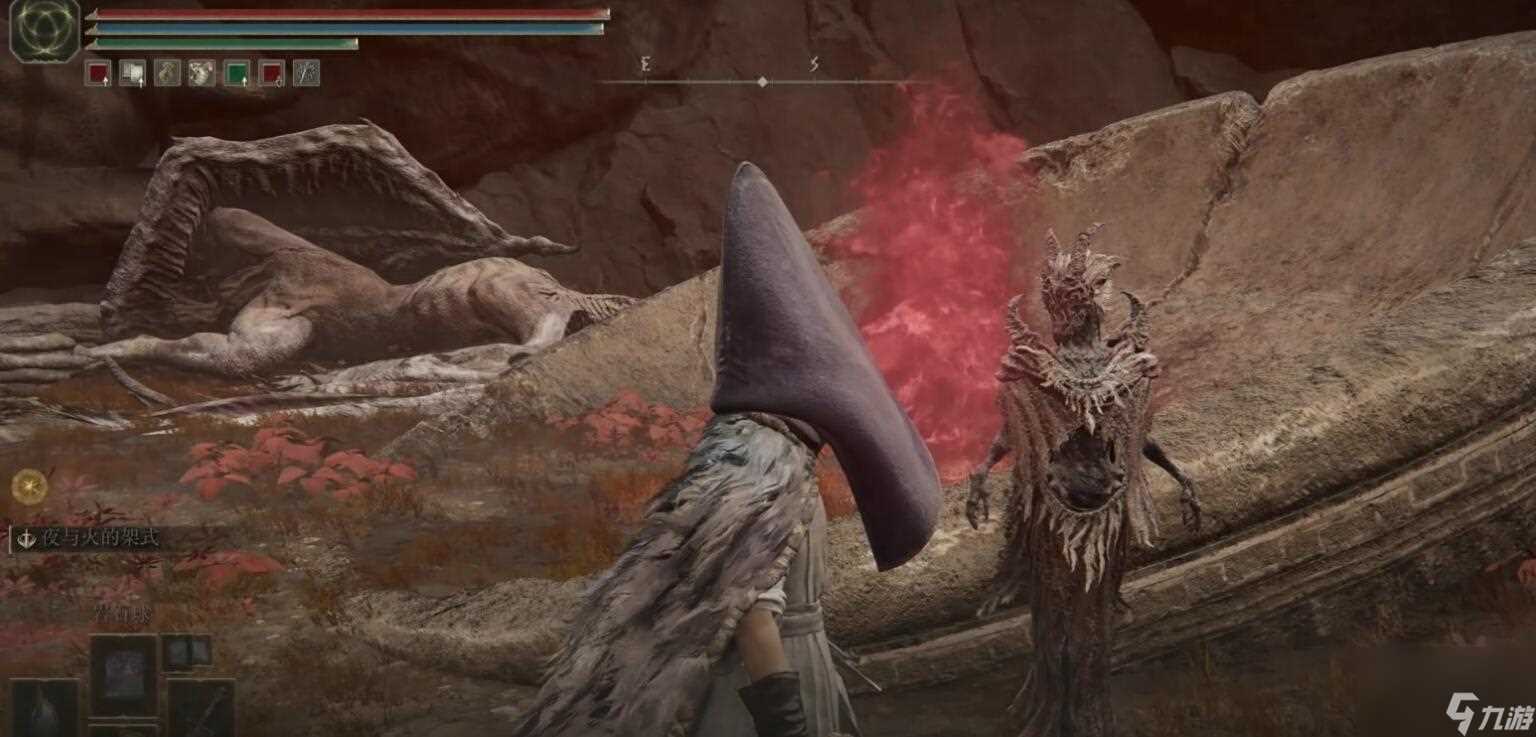Click the green glowing emblem in the HUD corner
The image size is (1536, 737).
click(44, 28)
